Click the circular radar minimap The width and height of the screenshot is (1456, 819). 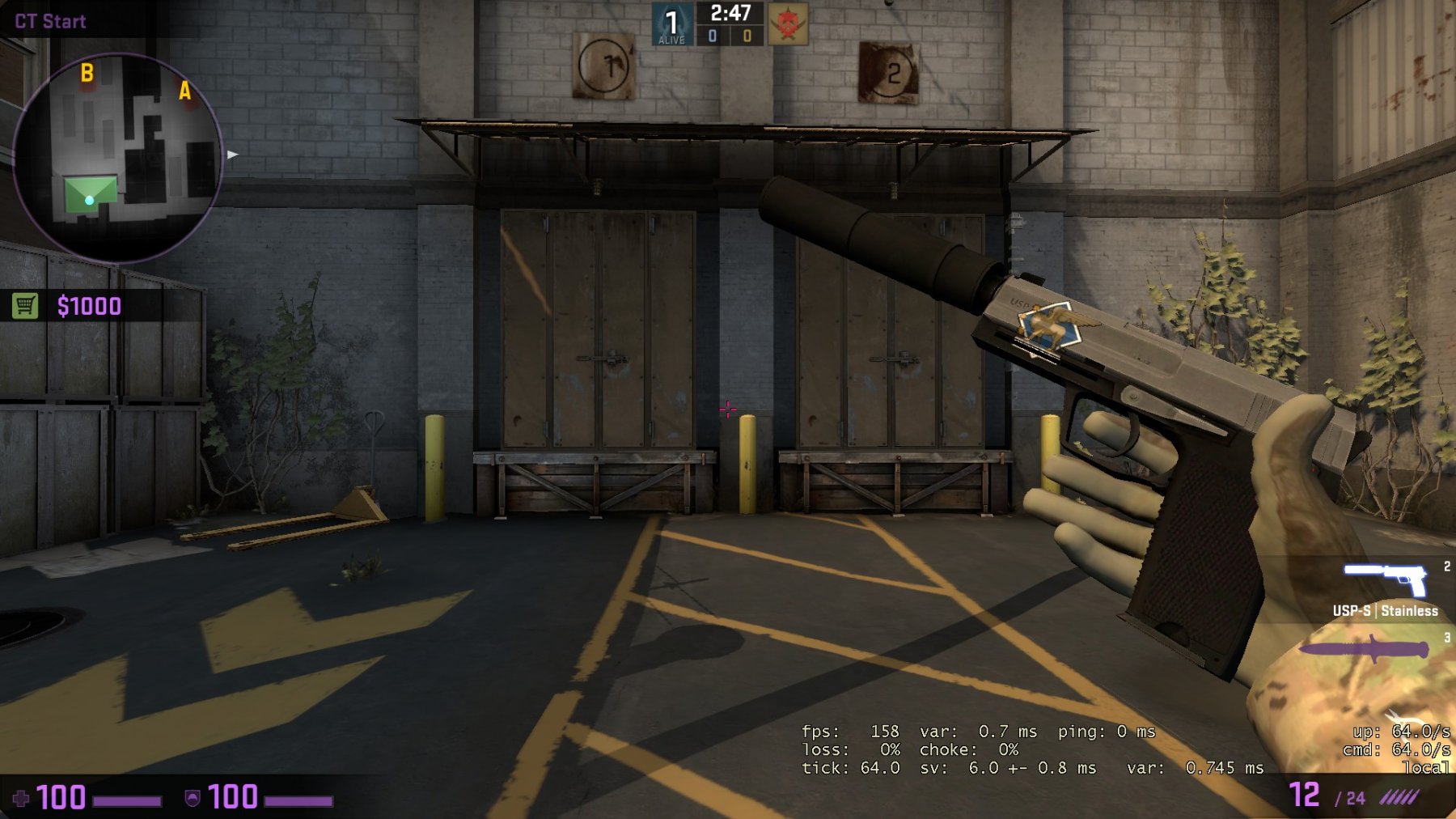[x=118, y=157]
